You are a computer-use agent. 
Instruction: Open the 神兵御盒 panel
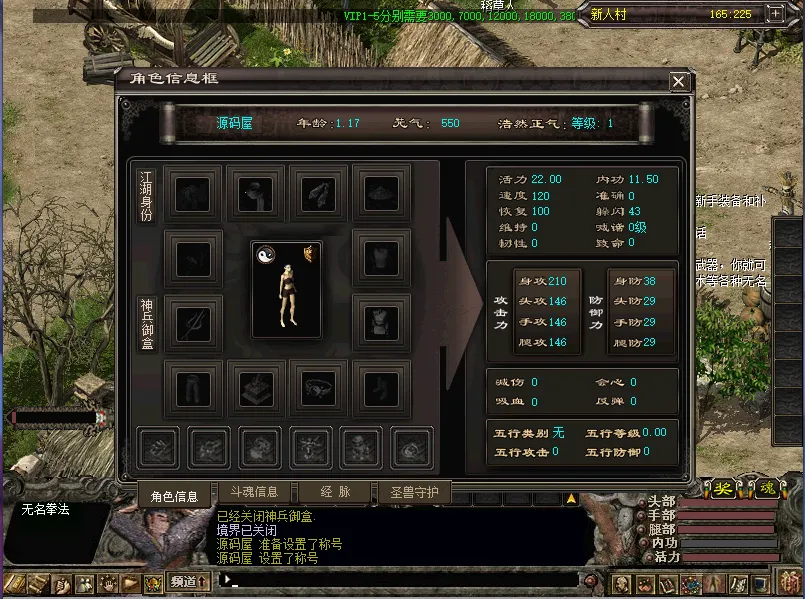147,323
